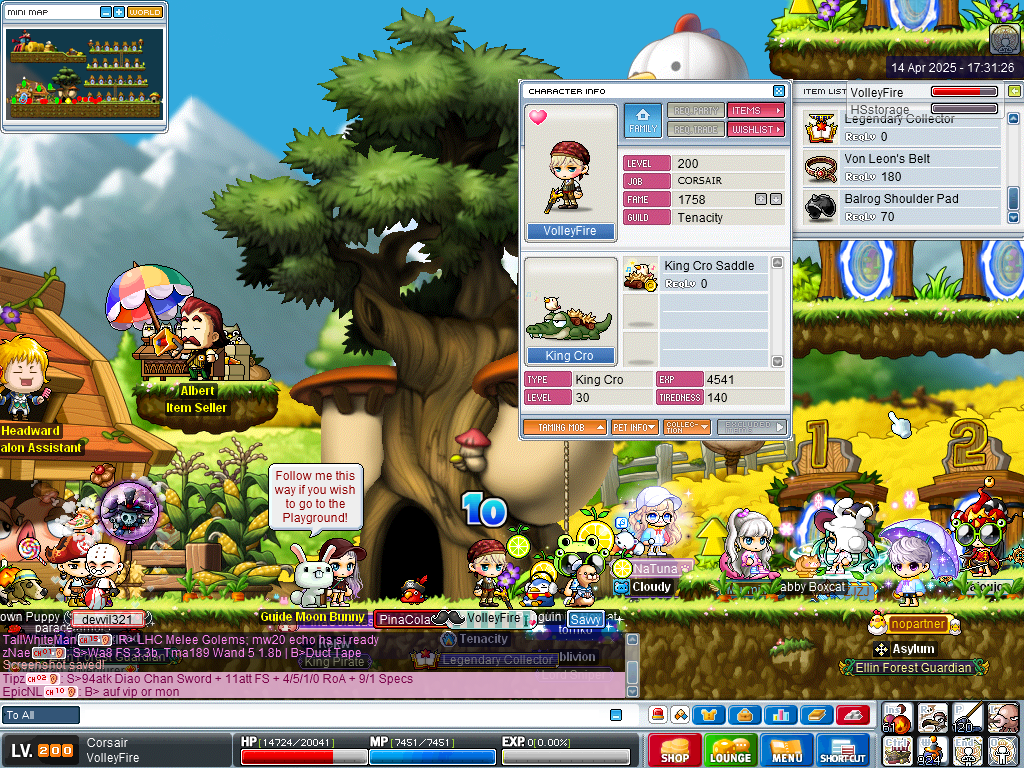Raise VolleyFire's fame with the up arrow
This screenshot has width=1024, height=768.
pos(760,199)
